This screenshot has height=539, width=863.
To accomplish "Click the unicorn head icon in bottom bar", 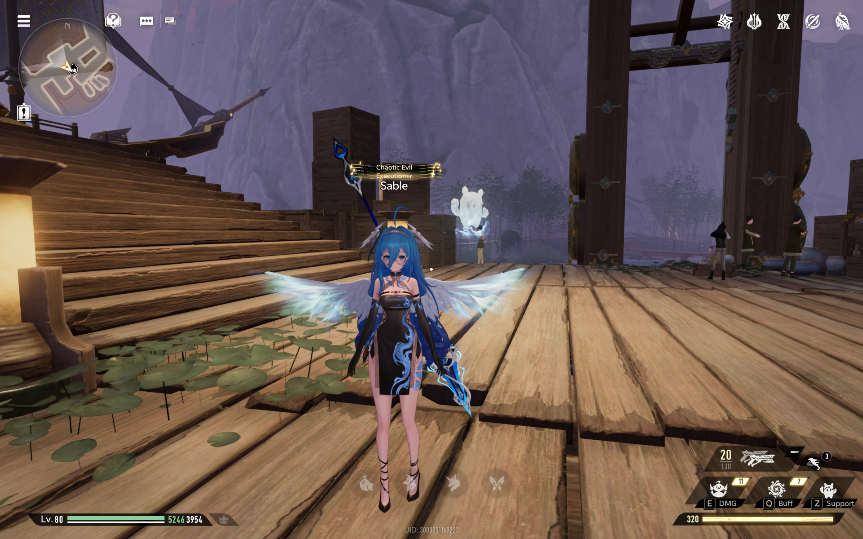I will click(452, 483).
